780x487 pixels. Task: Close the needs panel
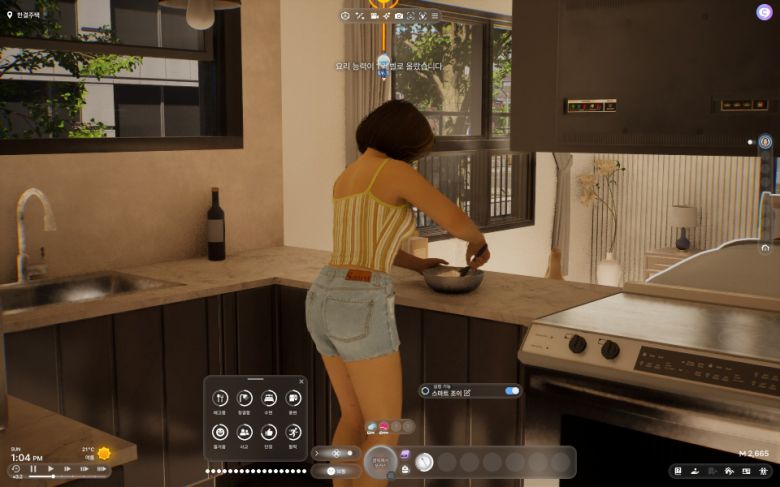pyautogui.click(x=302, y=381)
